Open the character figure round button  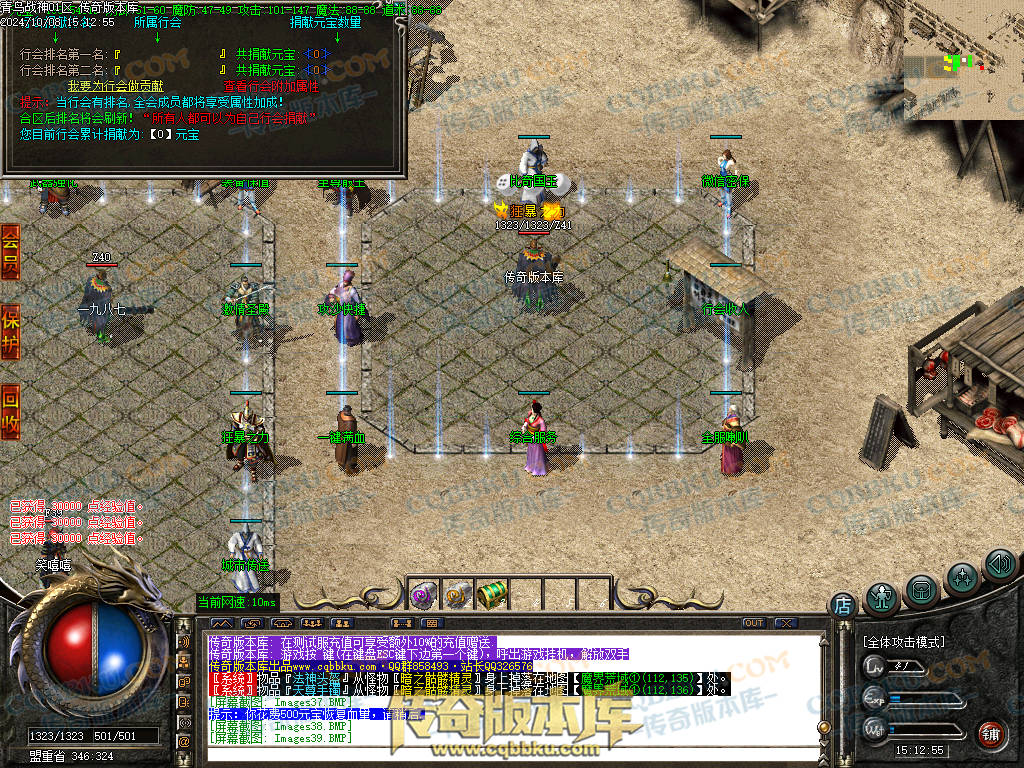(x=883, y=597)
